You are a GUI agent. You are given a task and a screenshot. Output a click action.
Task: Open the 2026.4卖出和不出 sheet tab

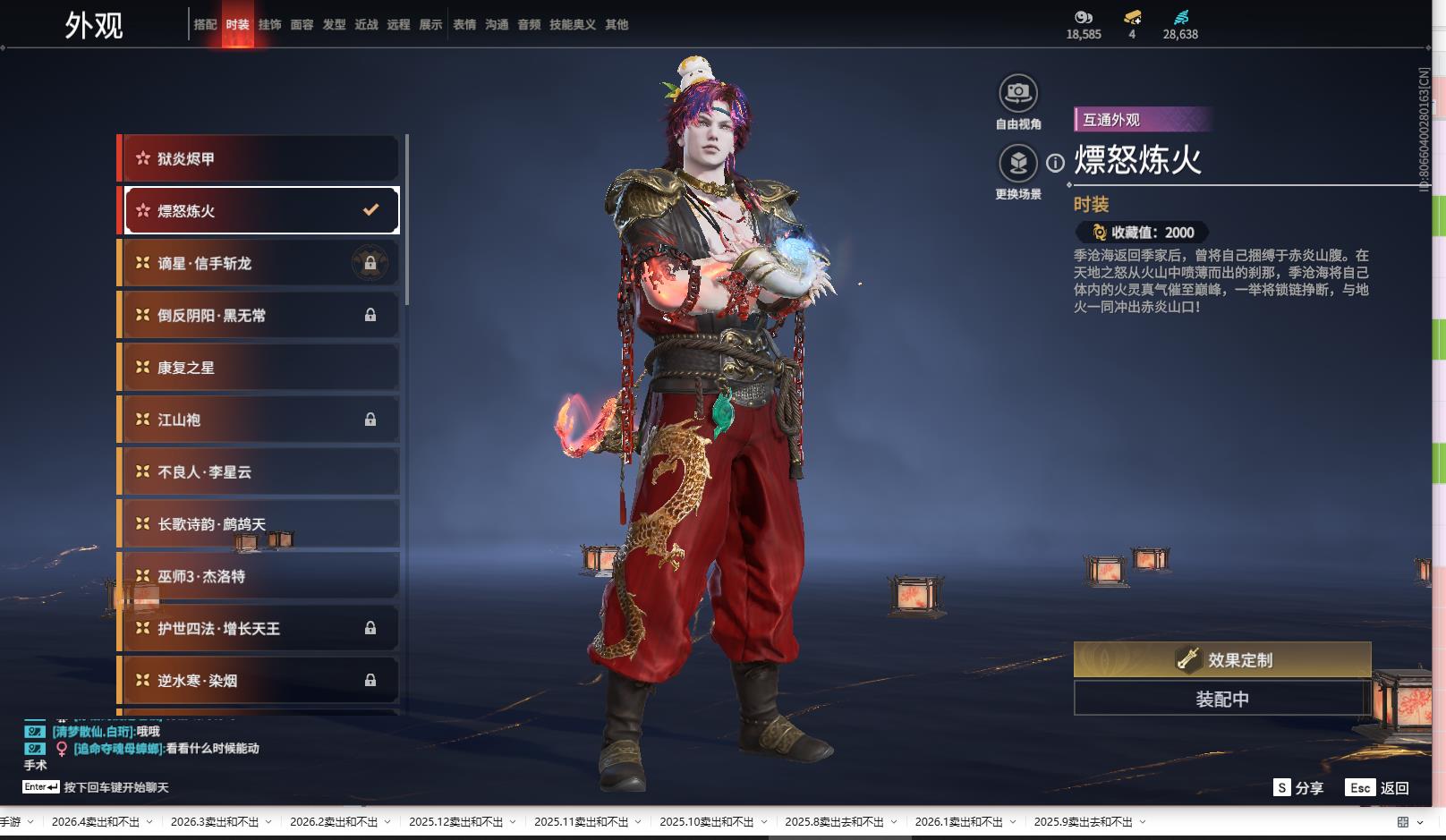click(x=96, y=822)
